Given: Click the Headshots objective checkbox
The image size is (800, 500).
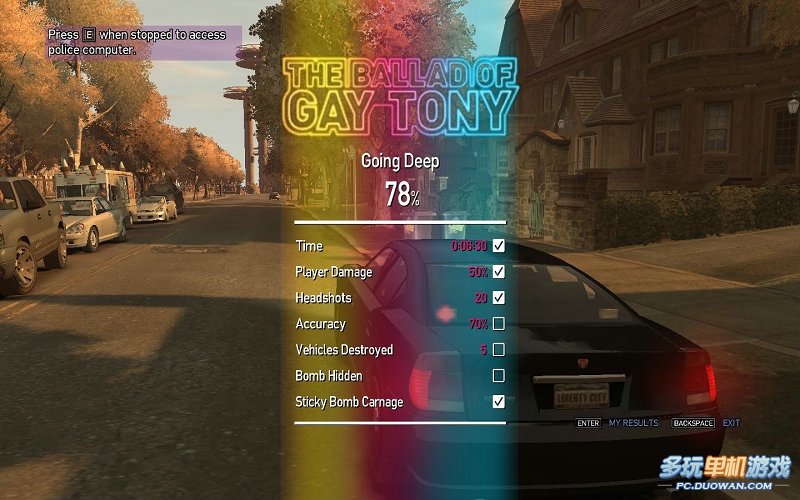Looking at the screenshot, I should coord(499,297).
